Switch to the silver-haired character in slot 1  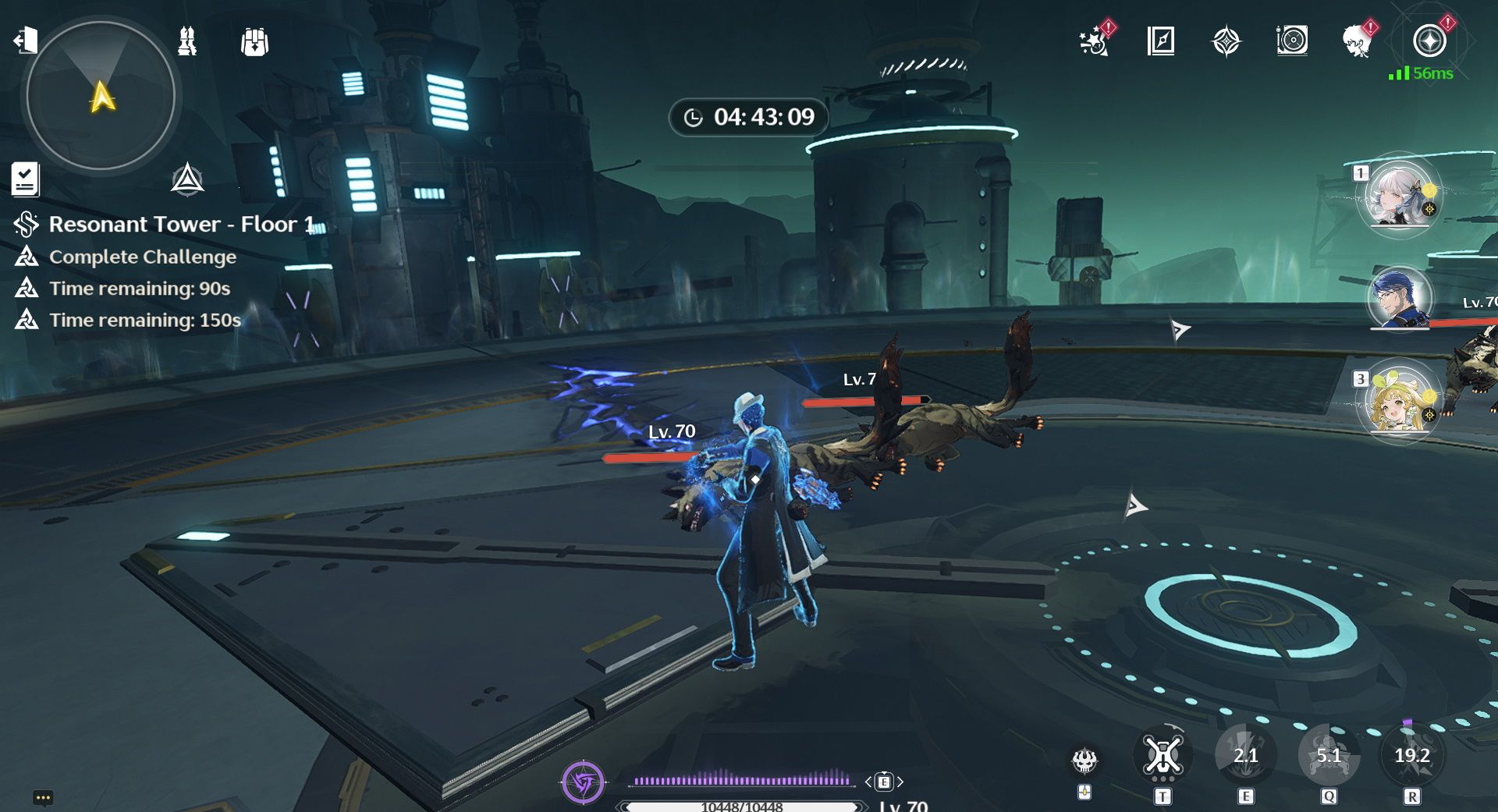(x=1398, y=195)
